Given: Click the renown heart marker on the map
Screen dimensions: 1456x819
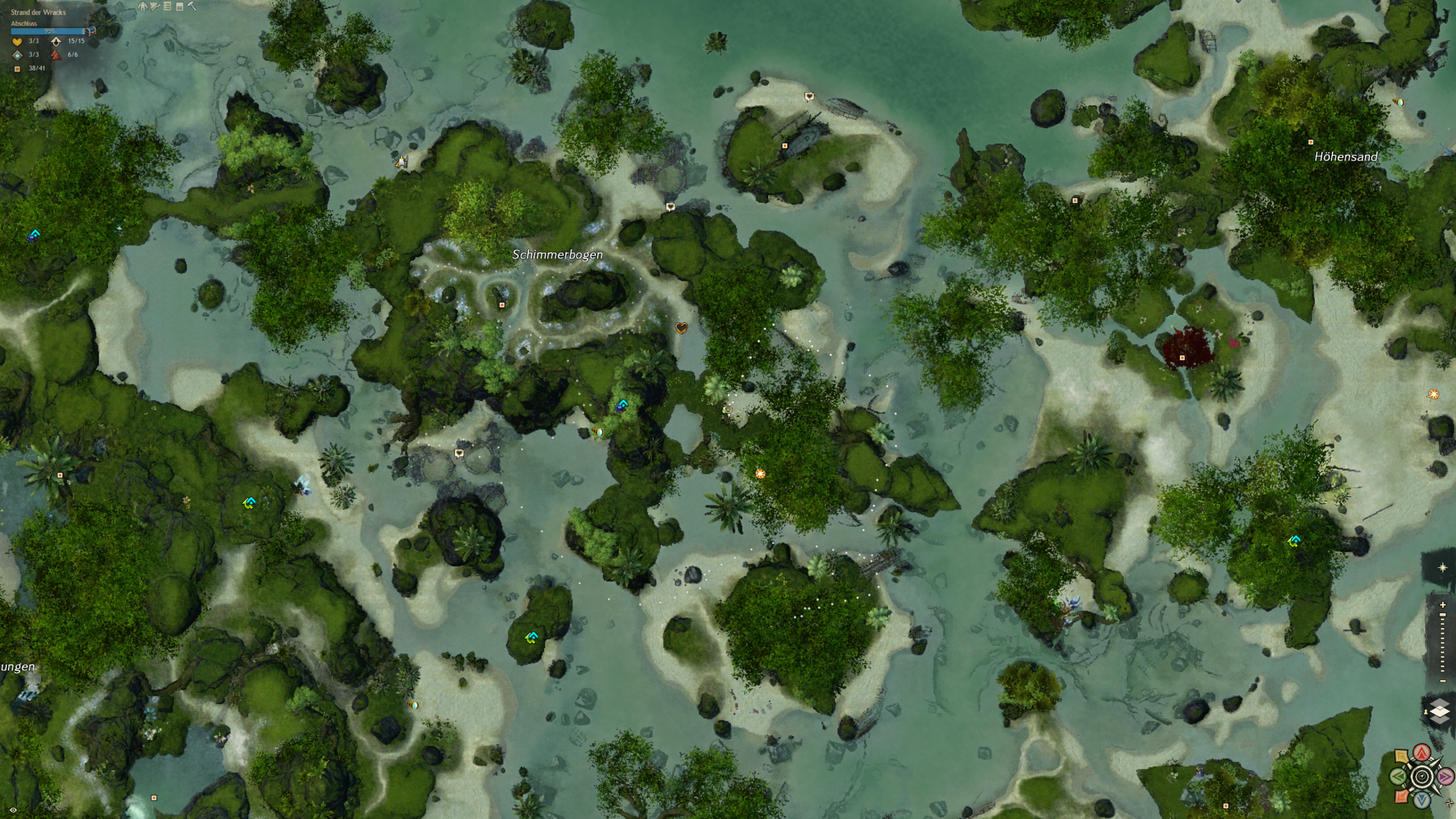Looking at the screenshot, I should point(681,328).
